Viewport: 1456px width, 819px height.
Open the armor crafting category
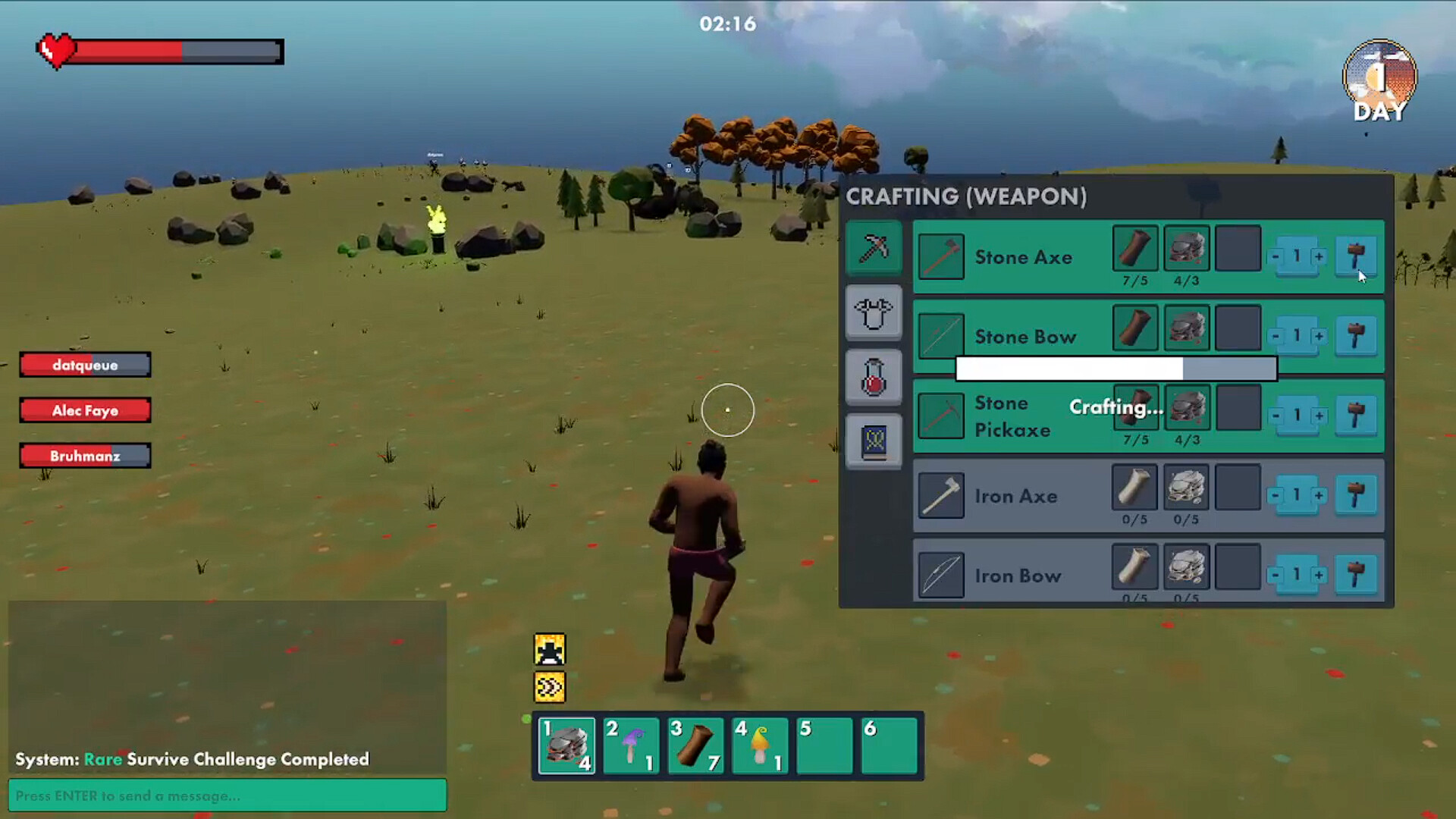874,313
